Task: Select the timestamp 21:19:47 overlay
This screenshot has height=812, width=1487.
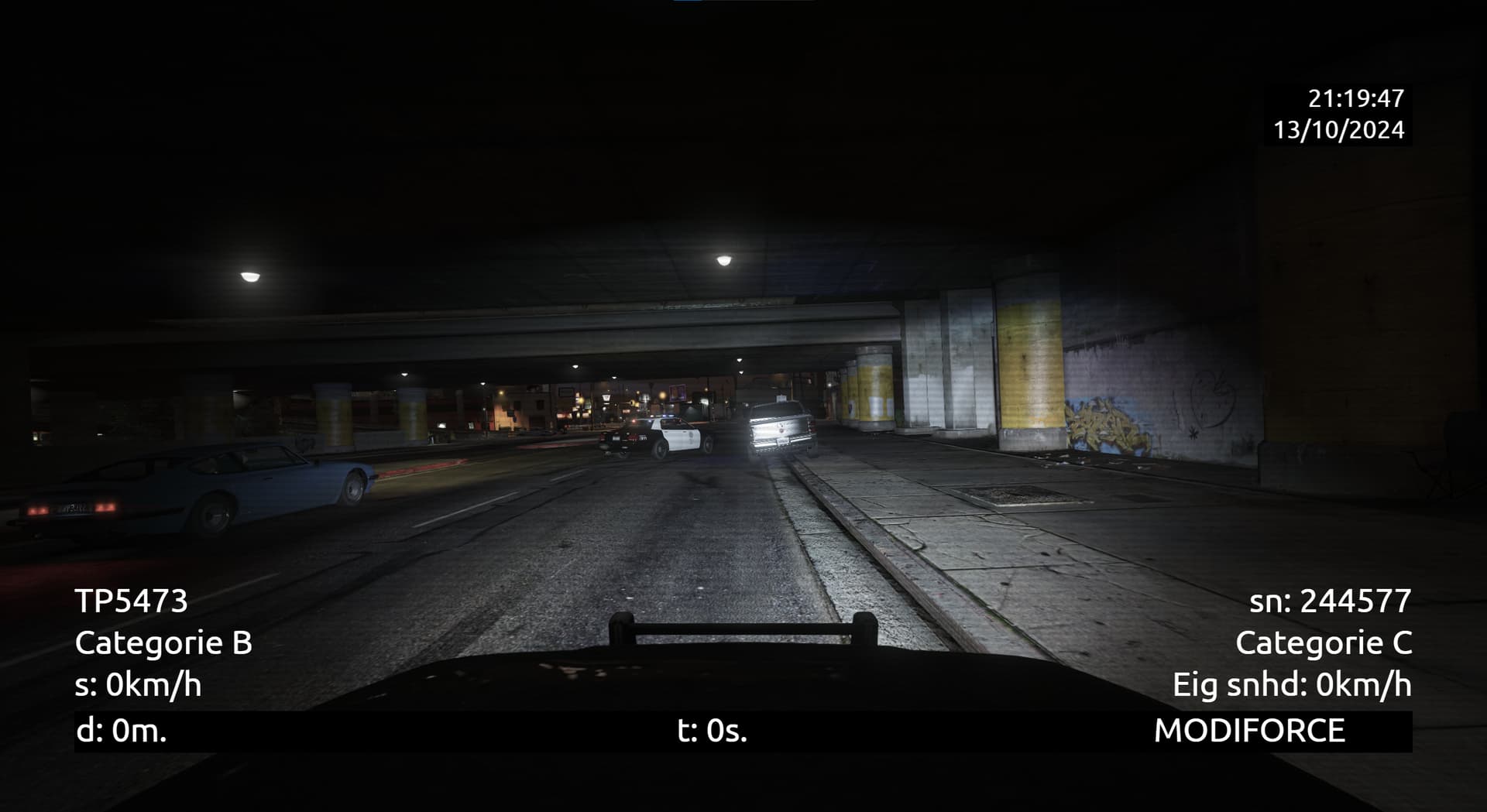Action: (1354, 98)
